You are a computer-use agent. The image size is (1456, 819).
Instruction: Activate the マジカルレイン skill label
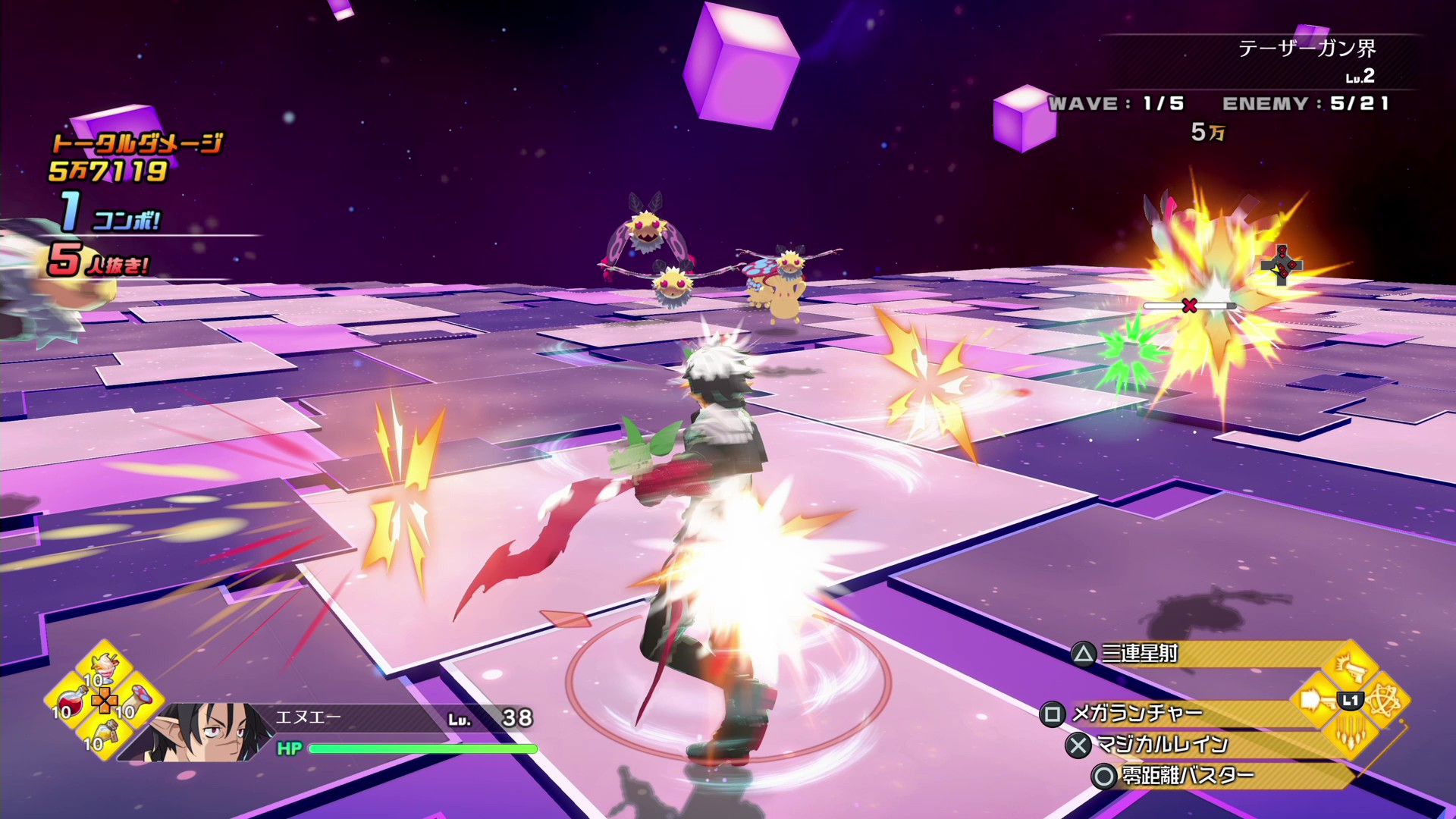tap(1162, 745)
